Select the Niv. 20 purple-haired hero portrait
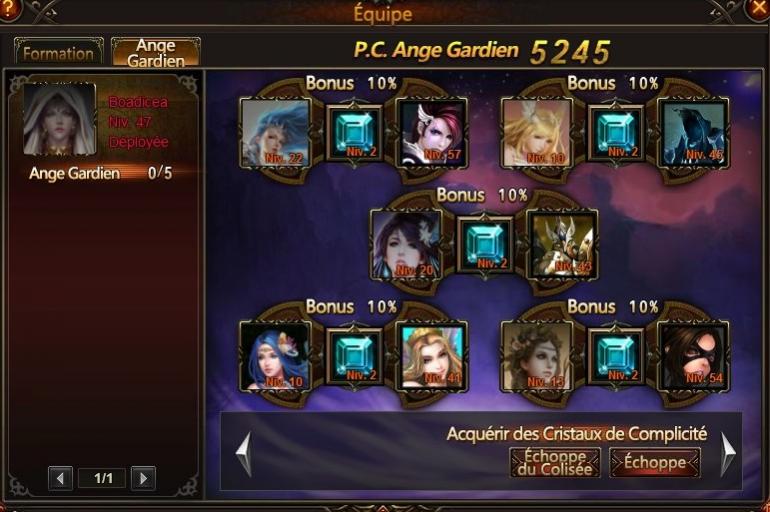The image size is (770, 512). click(406, 245)
